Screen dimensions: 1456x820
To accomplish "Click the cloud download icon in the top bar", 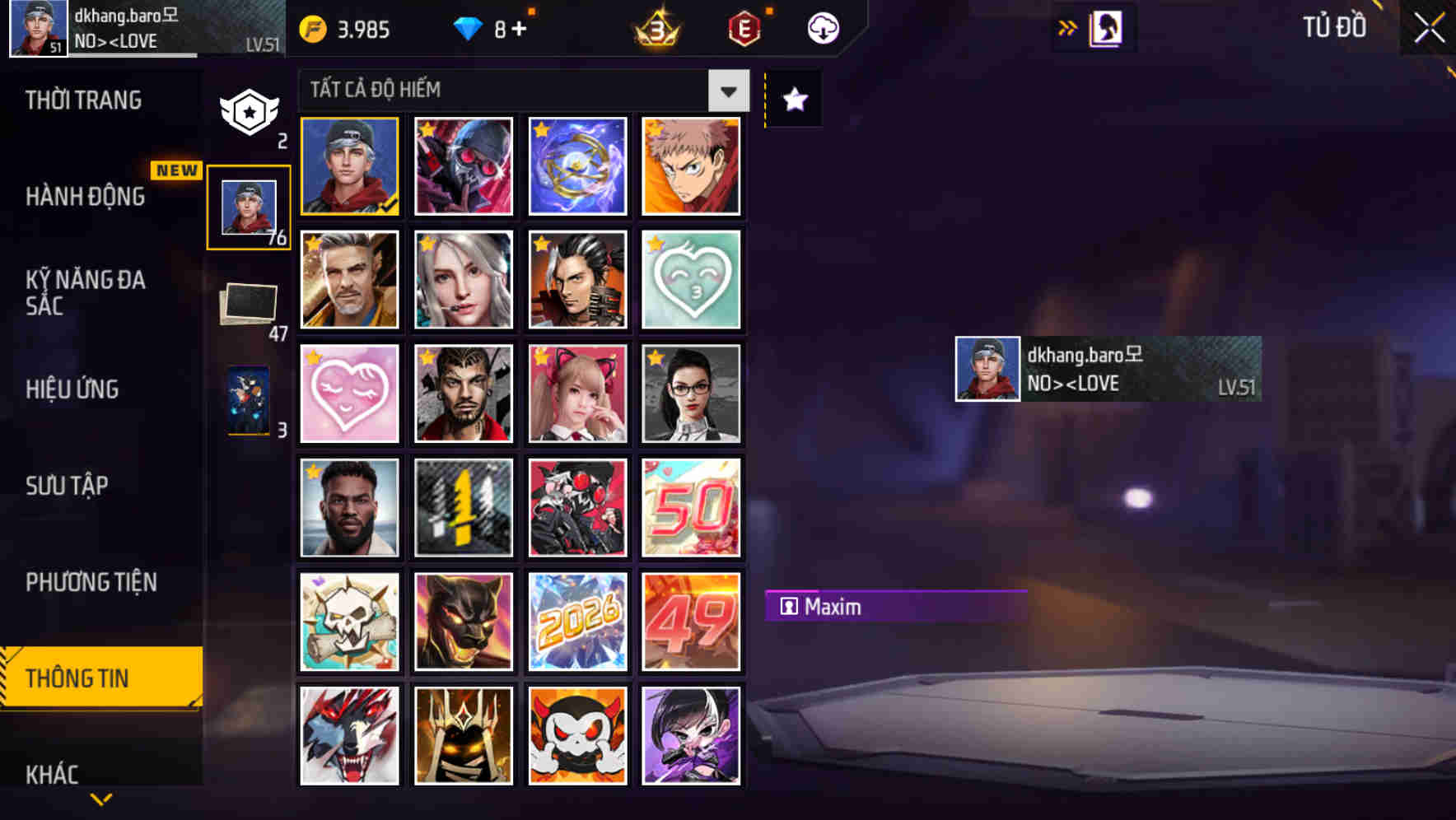I will 823,28.
